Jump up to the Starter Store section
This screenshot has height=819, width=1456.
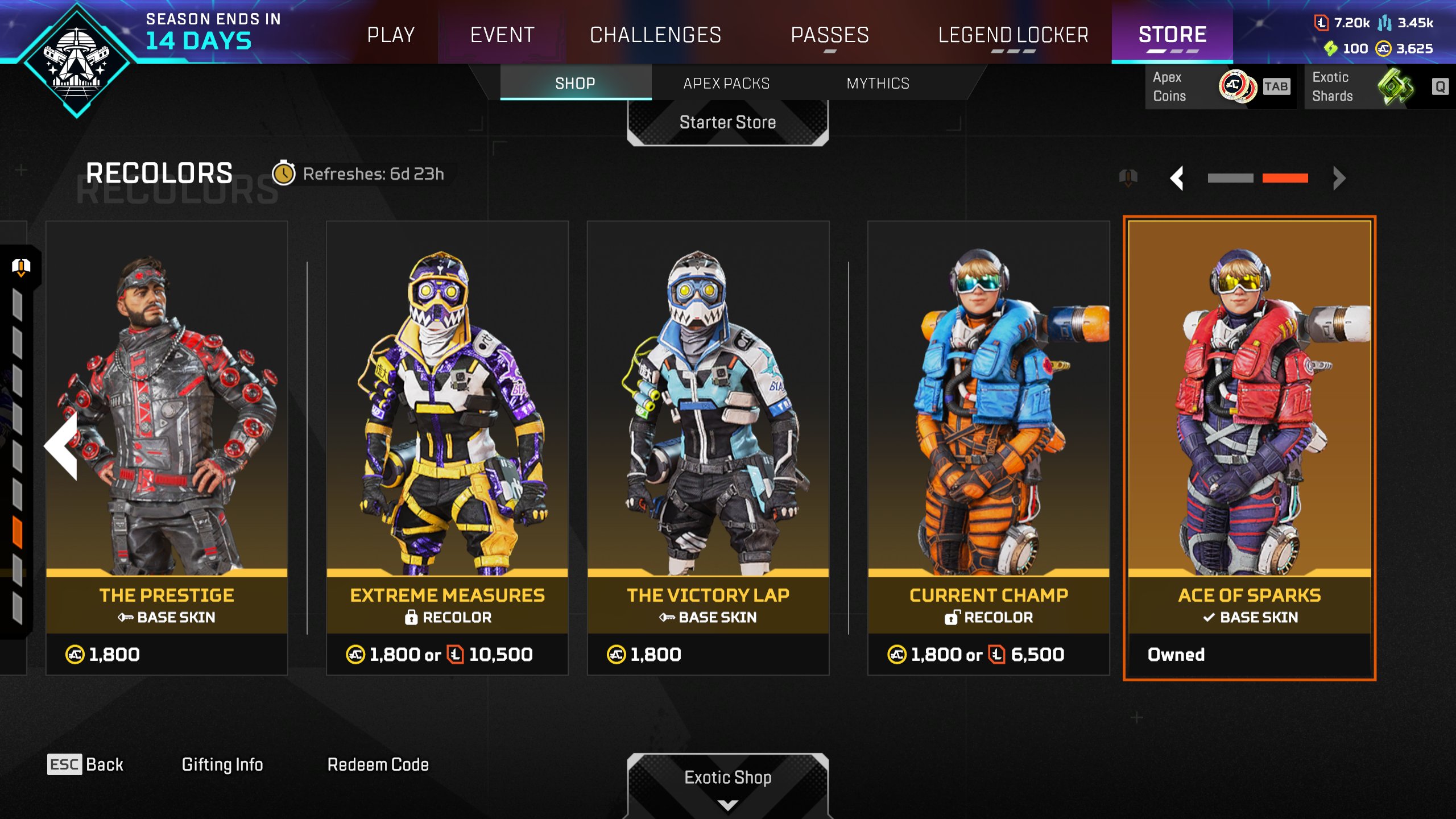727,122
